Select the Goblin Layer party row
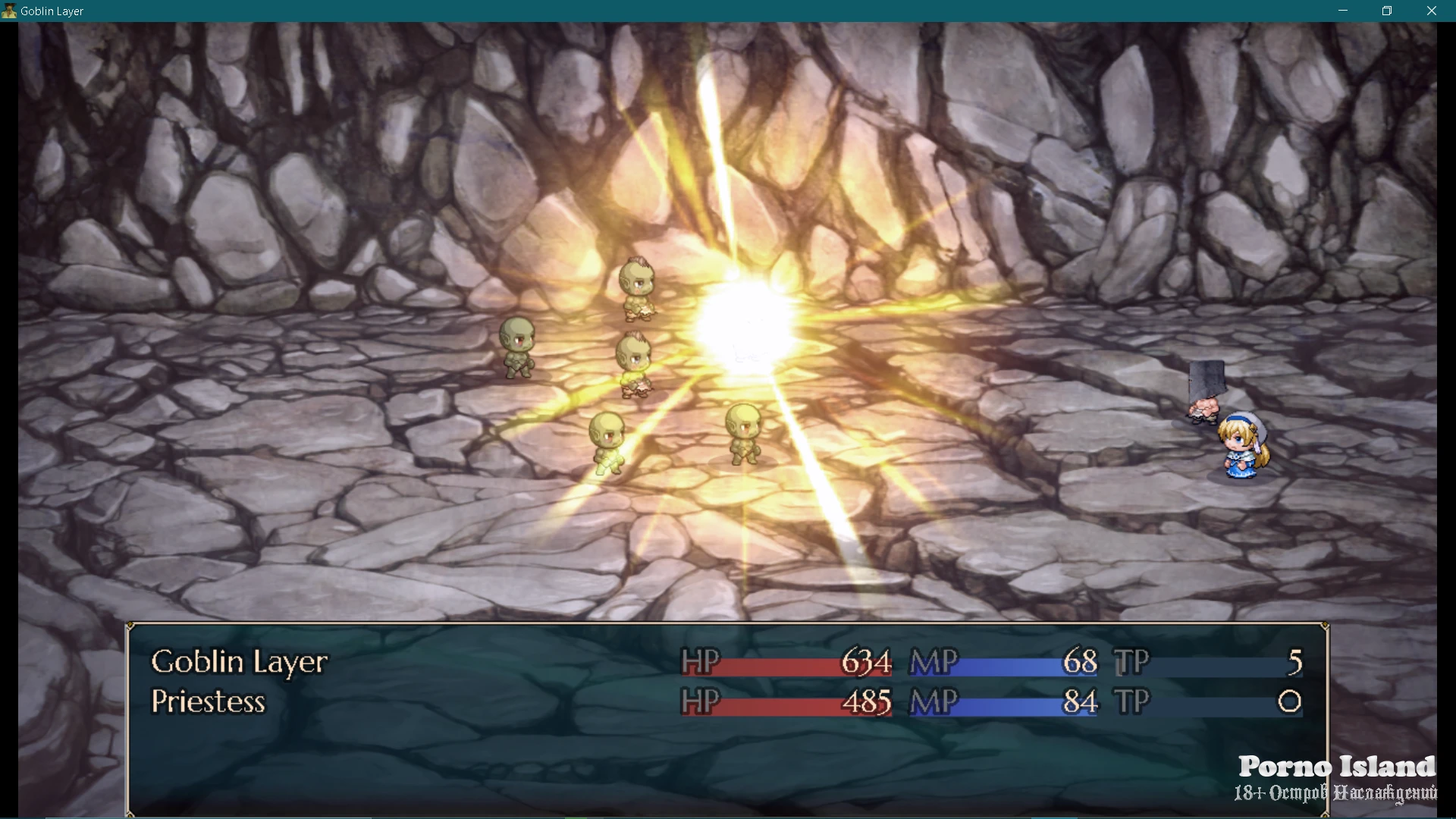The image size is (1456, 819). click(x=240, y=662)
